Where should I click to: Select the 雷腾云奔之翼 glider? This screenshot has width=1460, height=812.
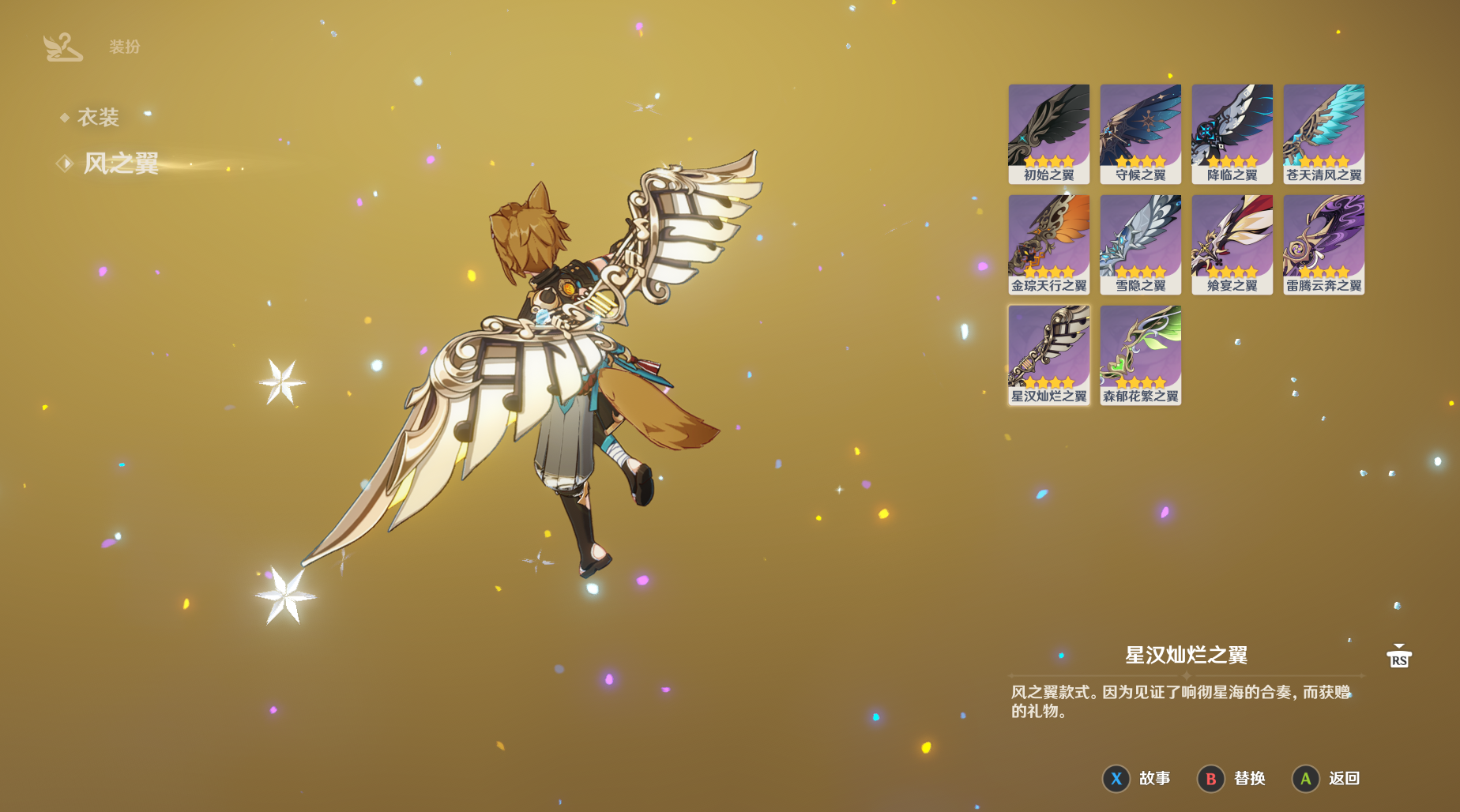click(x=1323, y=244)
